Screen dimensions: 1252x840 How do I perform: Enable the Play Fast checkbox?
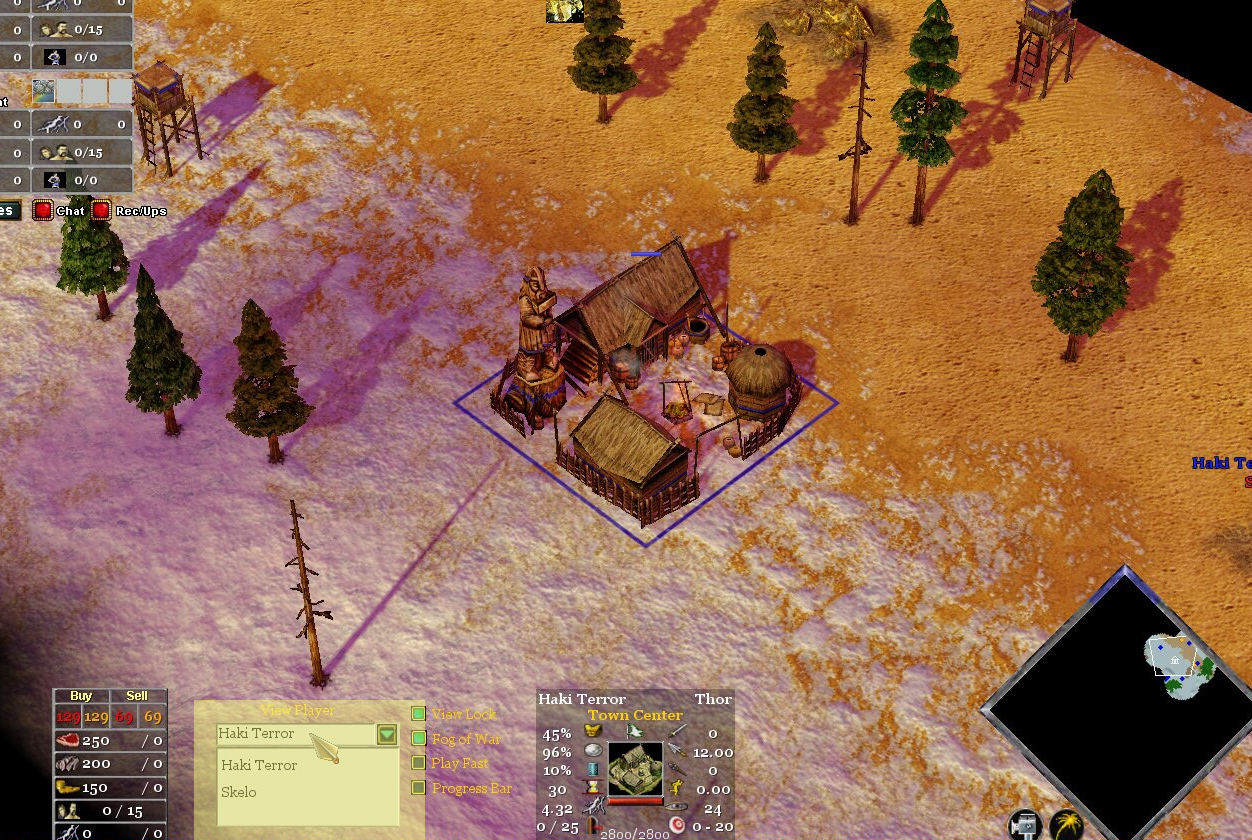click(x=419, y=763)
